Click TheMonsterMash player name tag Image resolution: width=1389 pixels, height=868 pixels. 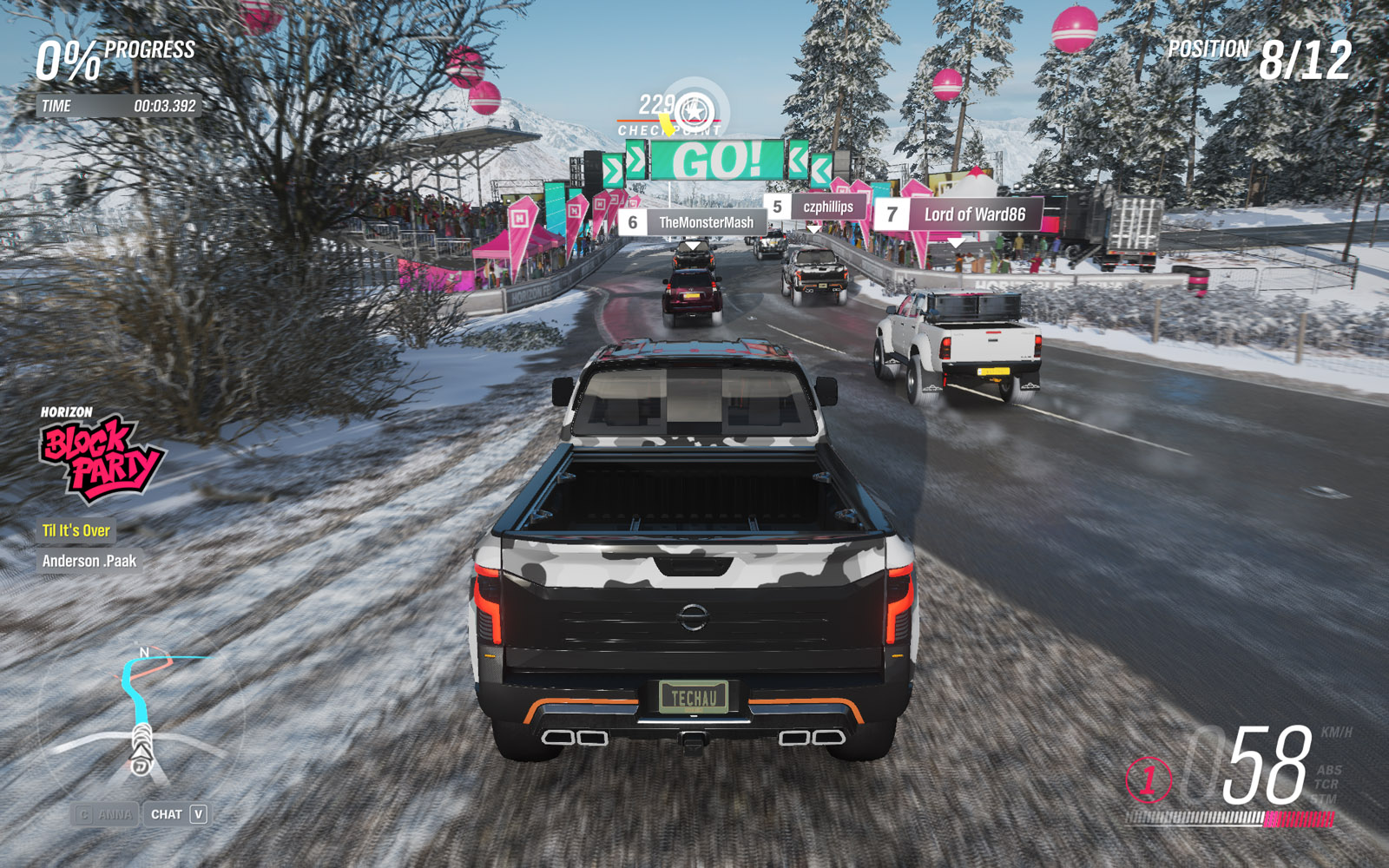tap(694, 222)
